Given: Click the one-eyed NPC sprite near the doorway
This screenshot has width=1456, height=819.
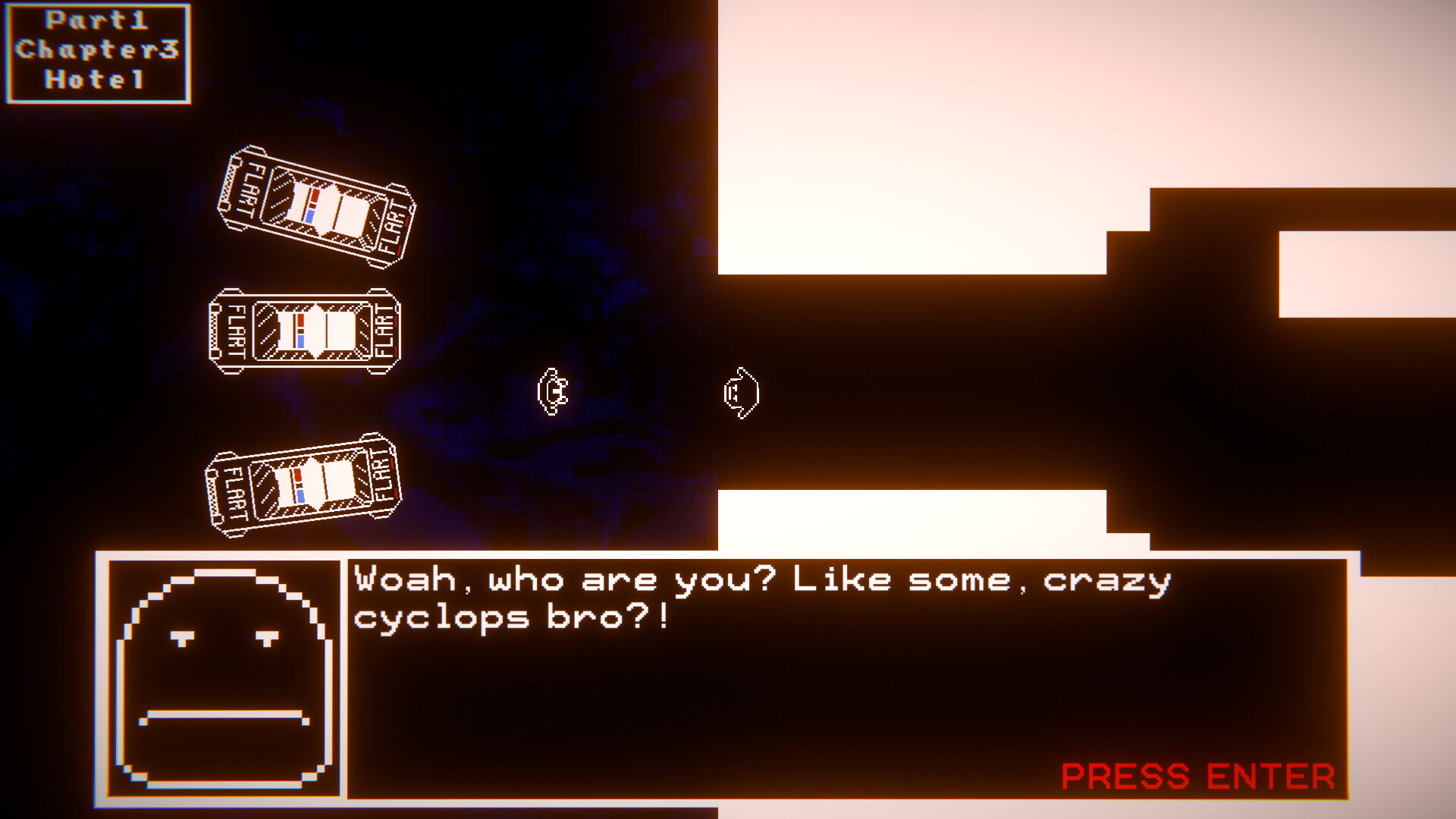Looking at the screenshot, I should click(741, 392).
